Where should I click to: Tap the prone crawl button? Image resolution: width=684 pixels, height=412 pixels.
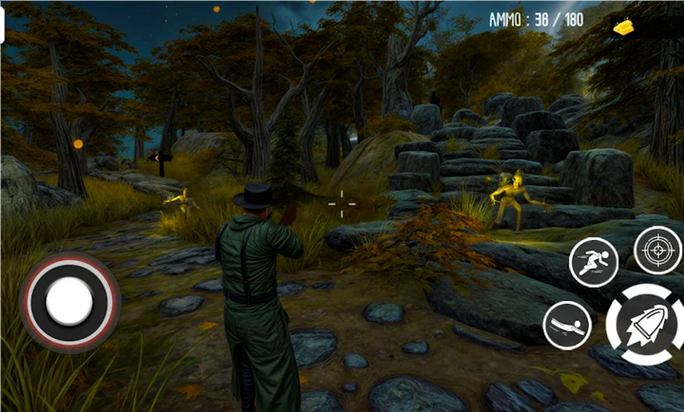[567, 325]
